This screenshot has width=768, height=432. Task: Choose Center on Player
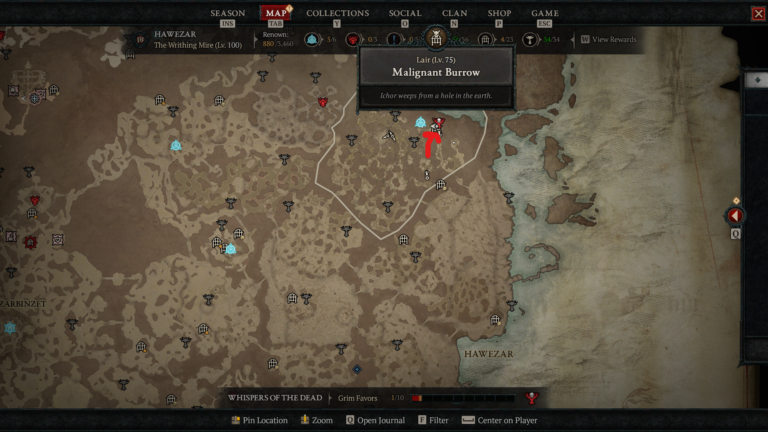pyautogui.click(x=500, y=420)
